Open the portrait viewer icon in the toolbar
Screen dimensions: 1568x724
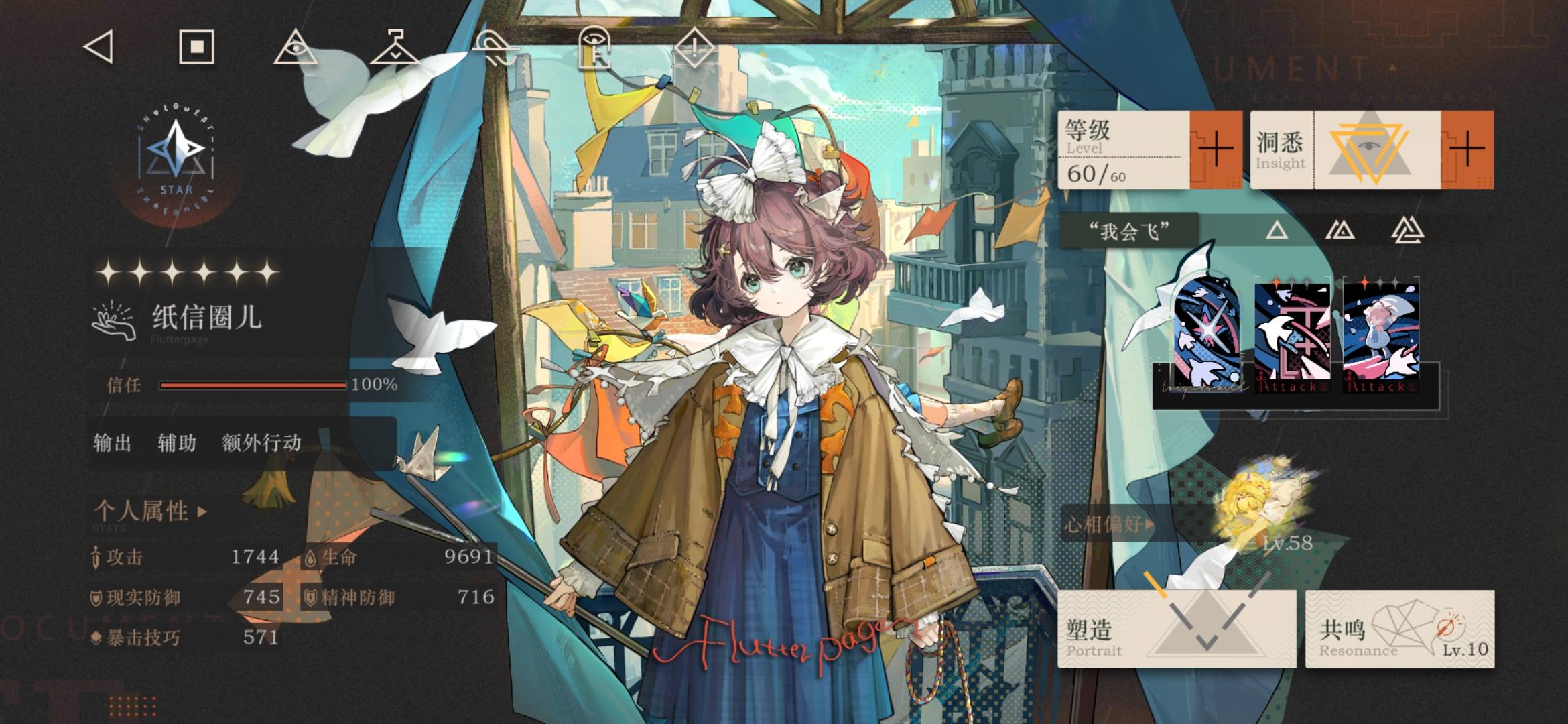[595, 48]
